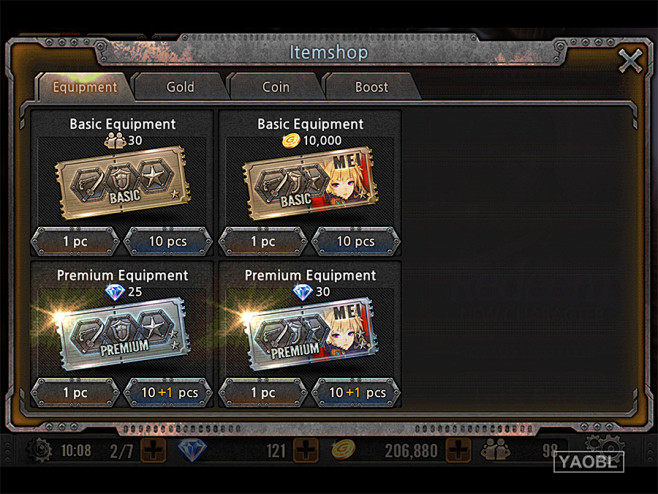Buy 1 pc Premium Equipment for 30 gems
The image size is (658, 494).
coord(263,392)
